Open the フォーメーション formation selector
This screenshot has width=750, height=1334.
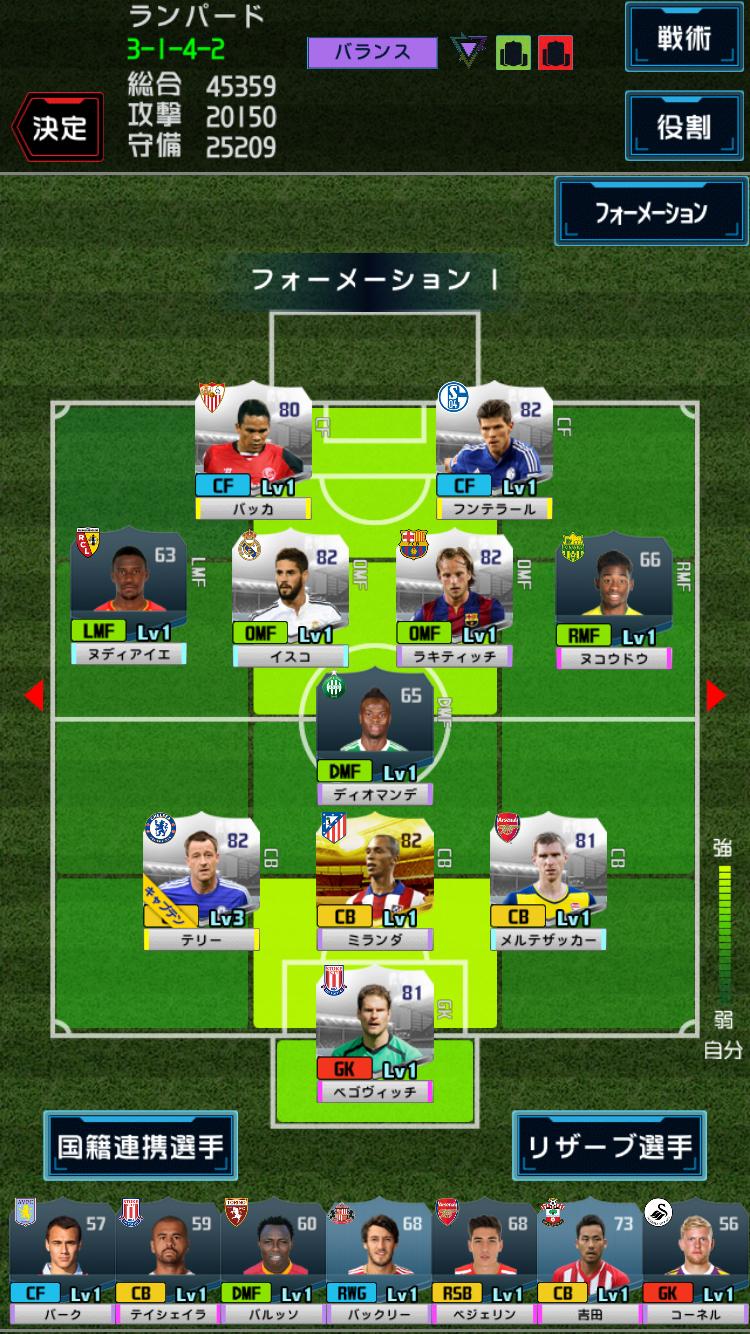[651, 212]
